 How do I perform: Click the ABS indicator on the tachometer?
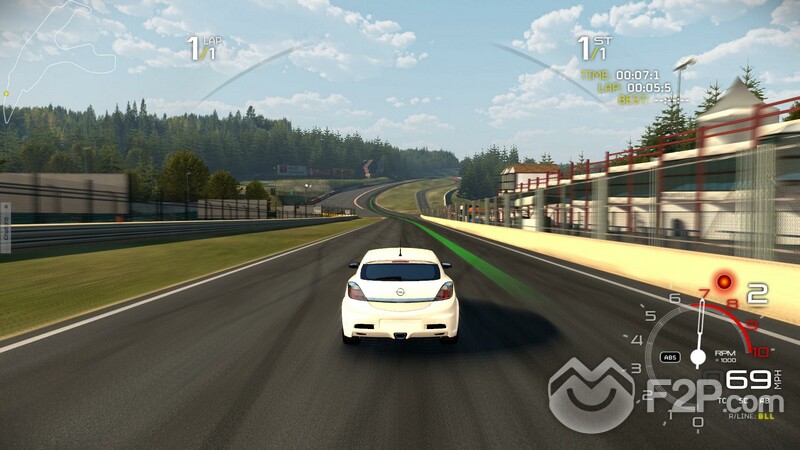pyautogui.click(x=671, y=357)
